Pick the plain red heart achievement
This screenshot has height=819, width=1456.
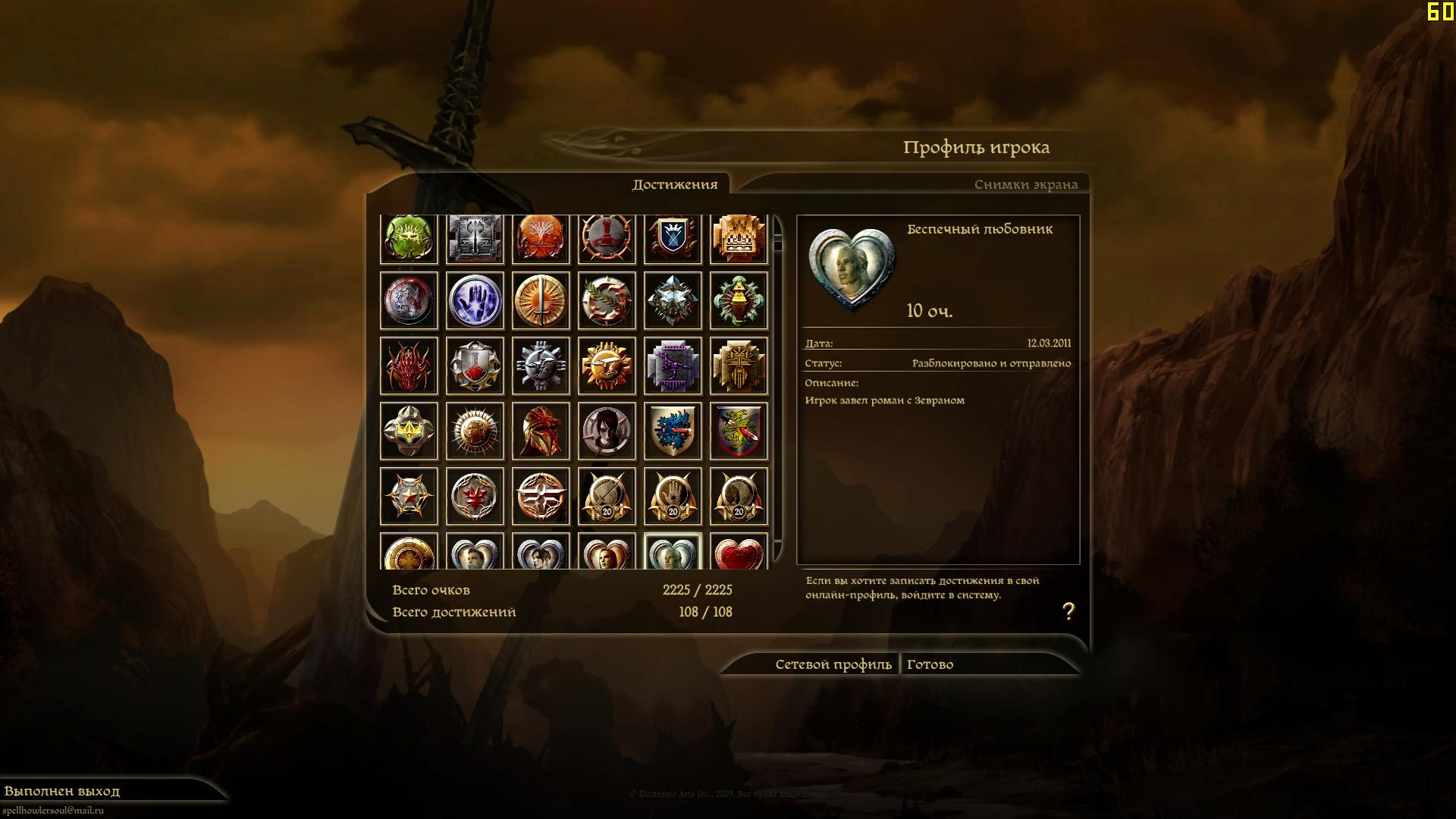pos(739,553)
